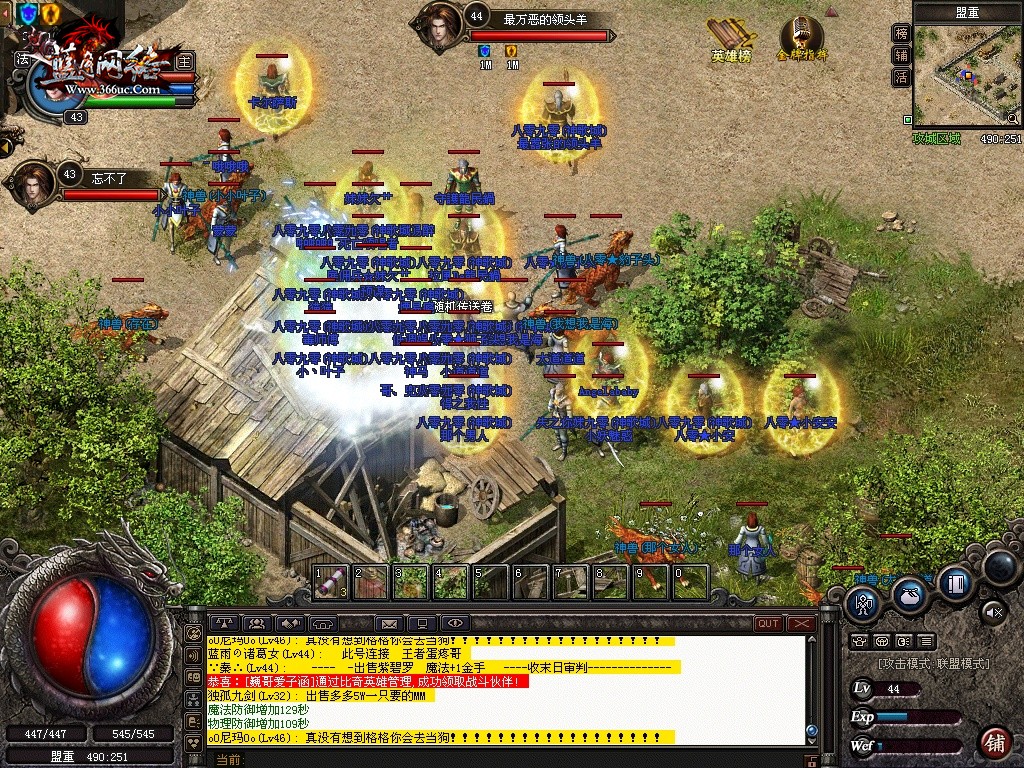The image size is (1024, 768).
Task: Select the scroll item in hotbar slot 1
Action: point(331,581)
